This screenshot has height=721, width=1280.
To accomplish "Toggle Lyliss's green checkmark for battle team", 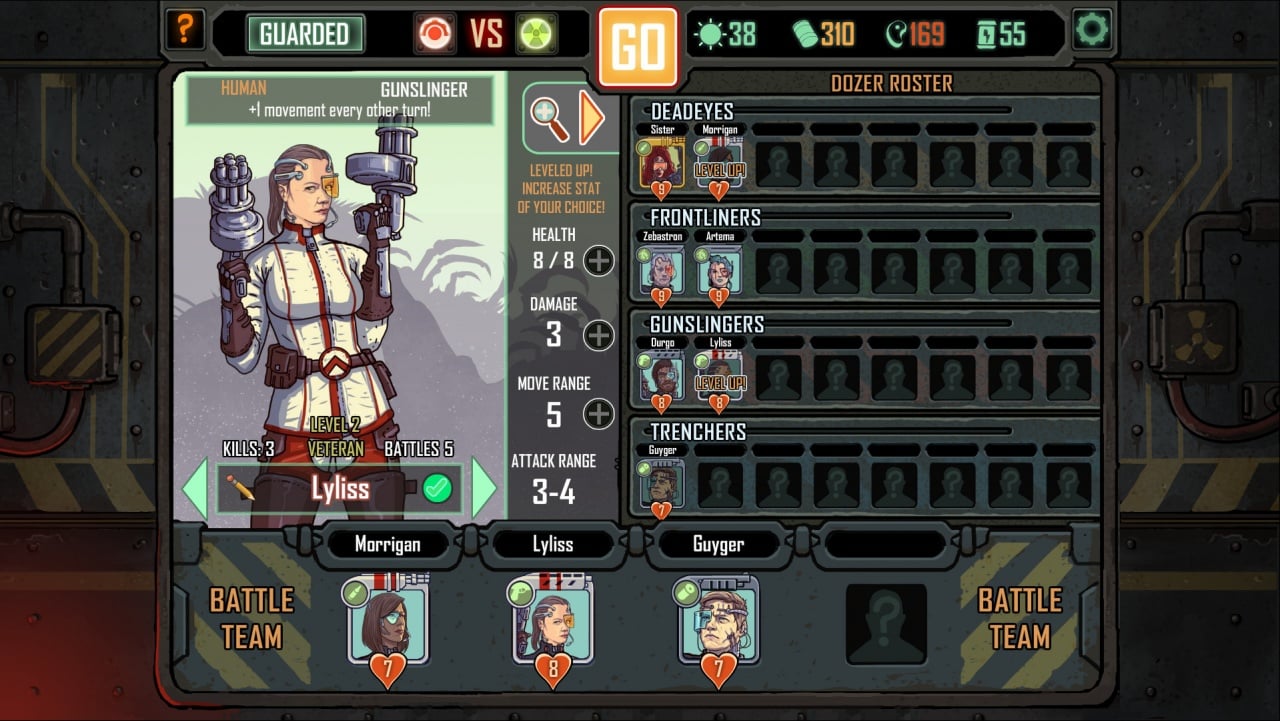I will pyautogui.click(x=437, y=488).
